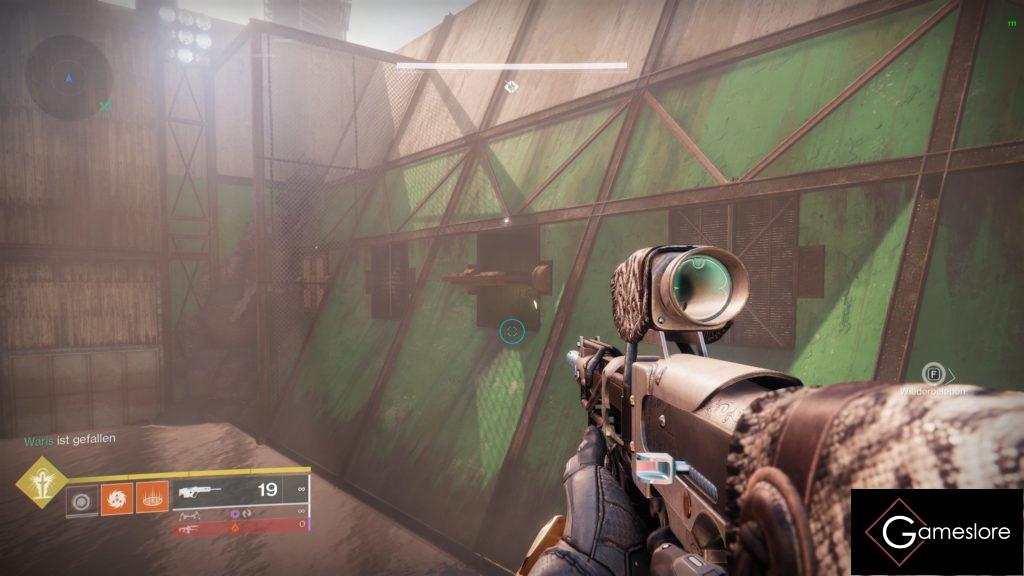The image size is (1024, 576).
Task: Open the Gameslore watermark logo
Action: point(937,532)
